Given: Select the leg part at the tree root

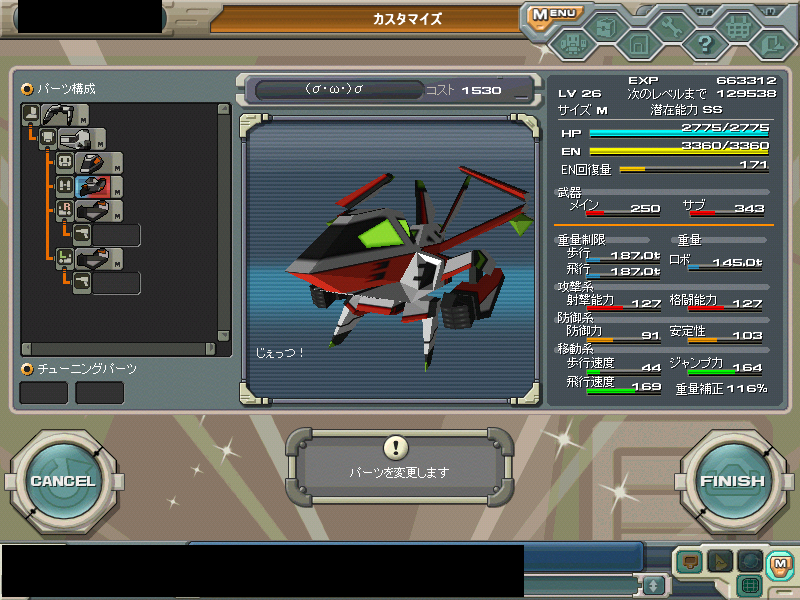Looking at the screenshot, I should [x=56, y=114].
